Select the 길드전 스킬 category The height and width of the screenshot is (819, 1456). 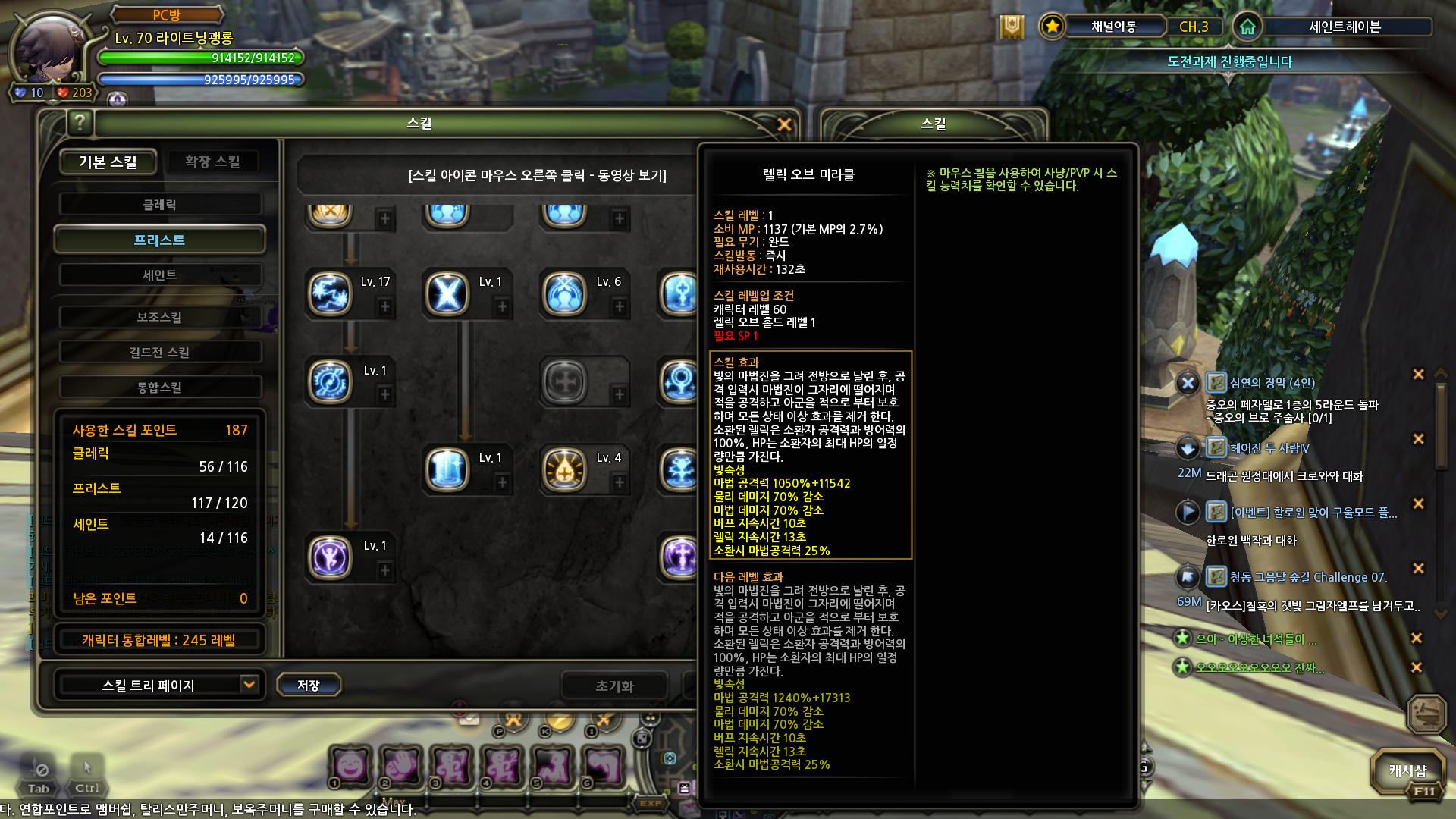[x=159, y=352]
